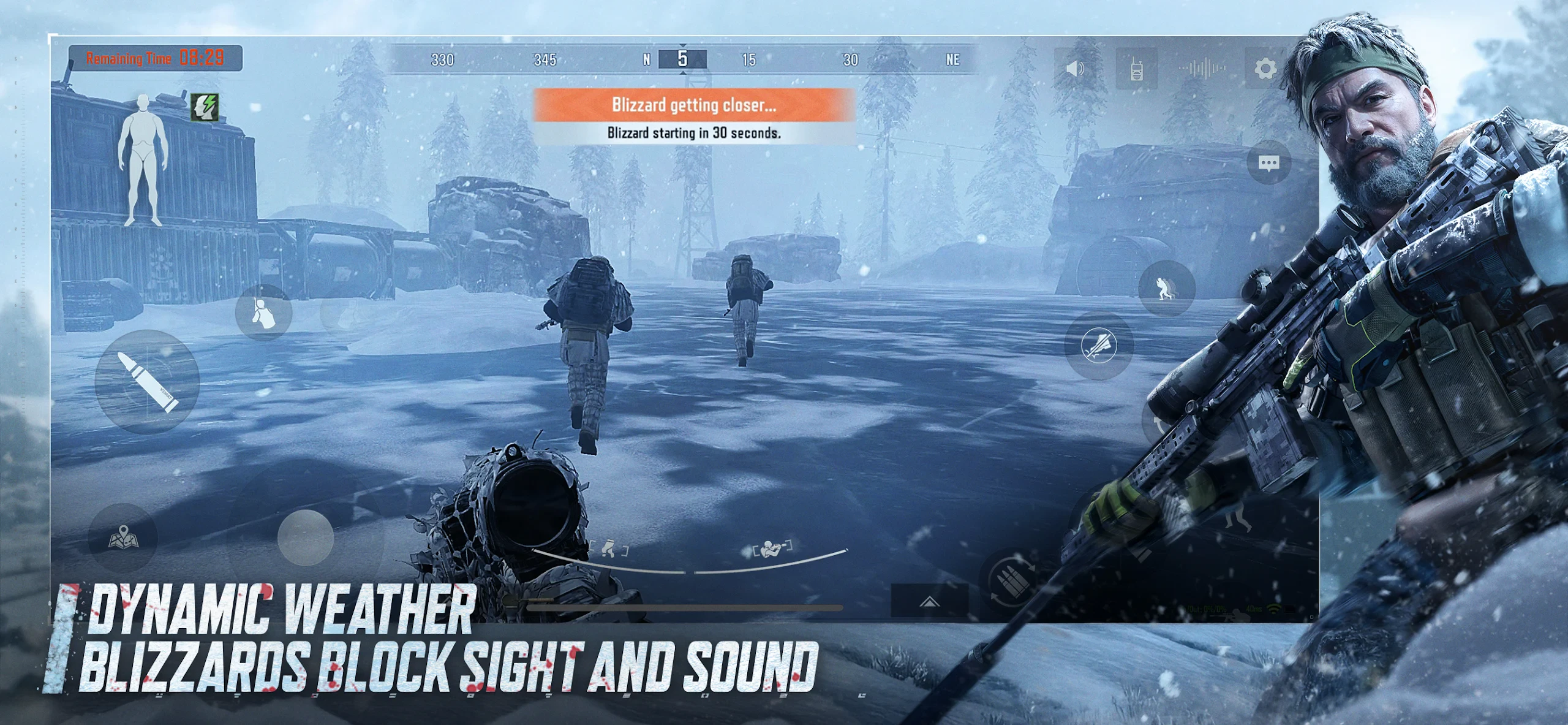This screenshot has width=1568, height=725.
Task: Open the body health status silhouette
Action: tap(143, 159)
